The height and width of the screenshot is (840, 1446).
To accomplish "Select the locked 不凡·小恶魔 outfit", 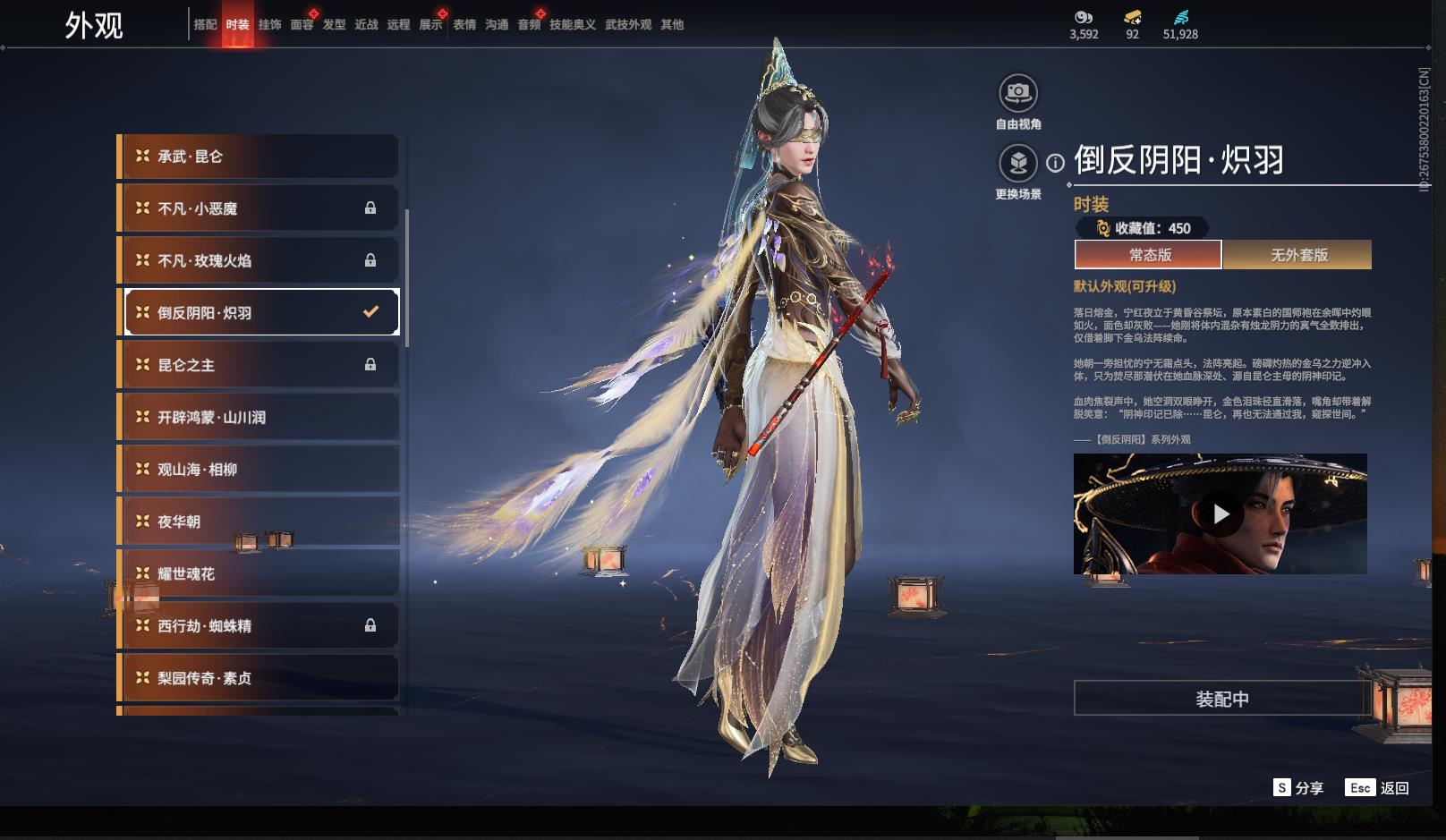I will click(259, 208).
